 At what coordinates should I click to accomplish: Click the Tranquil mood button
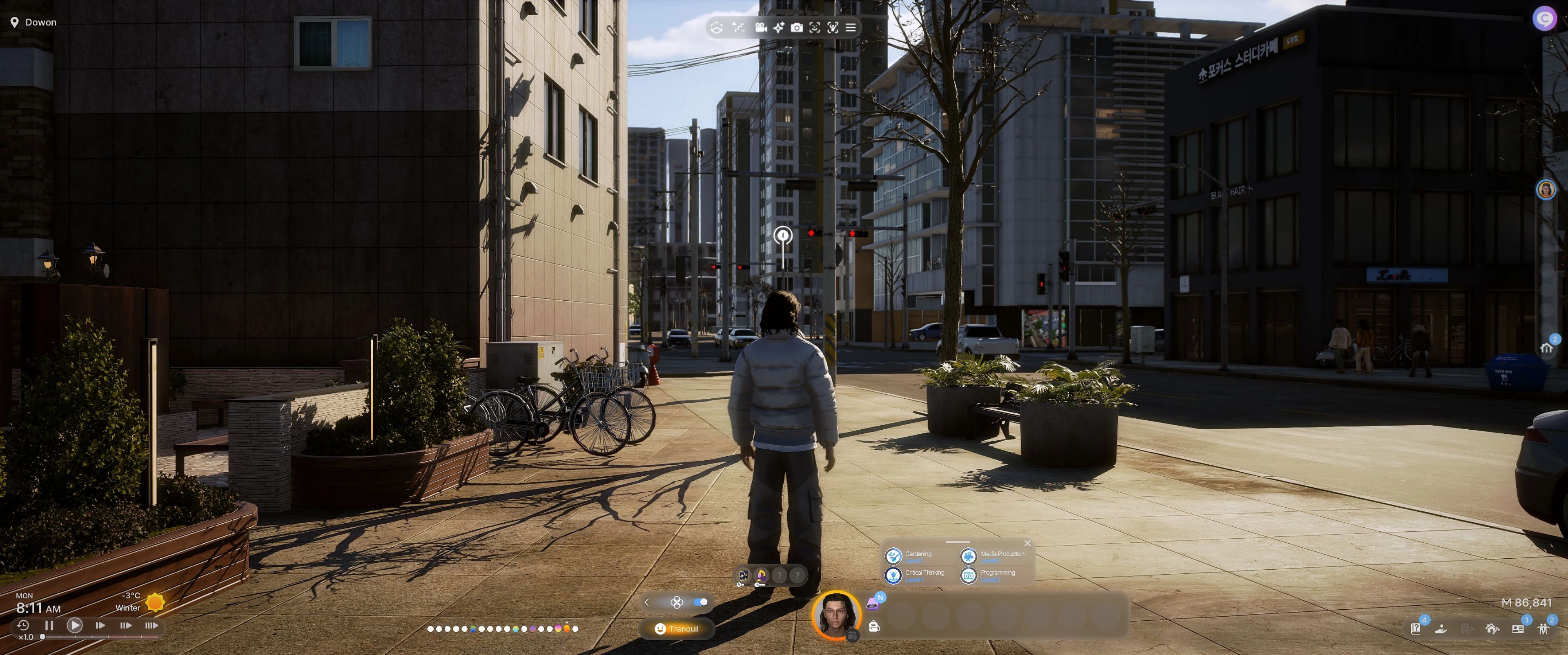point(677,629)
